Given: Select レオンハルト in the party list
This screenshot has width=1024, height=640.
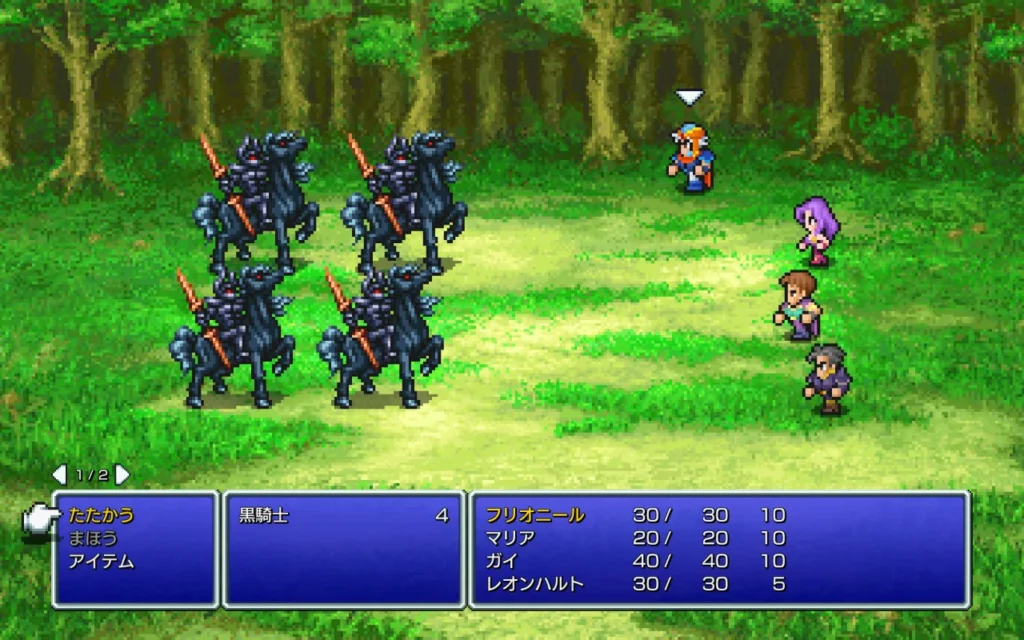Looking at the screenshot, I should click(534, 584).
